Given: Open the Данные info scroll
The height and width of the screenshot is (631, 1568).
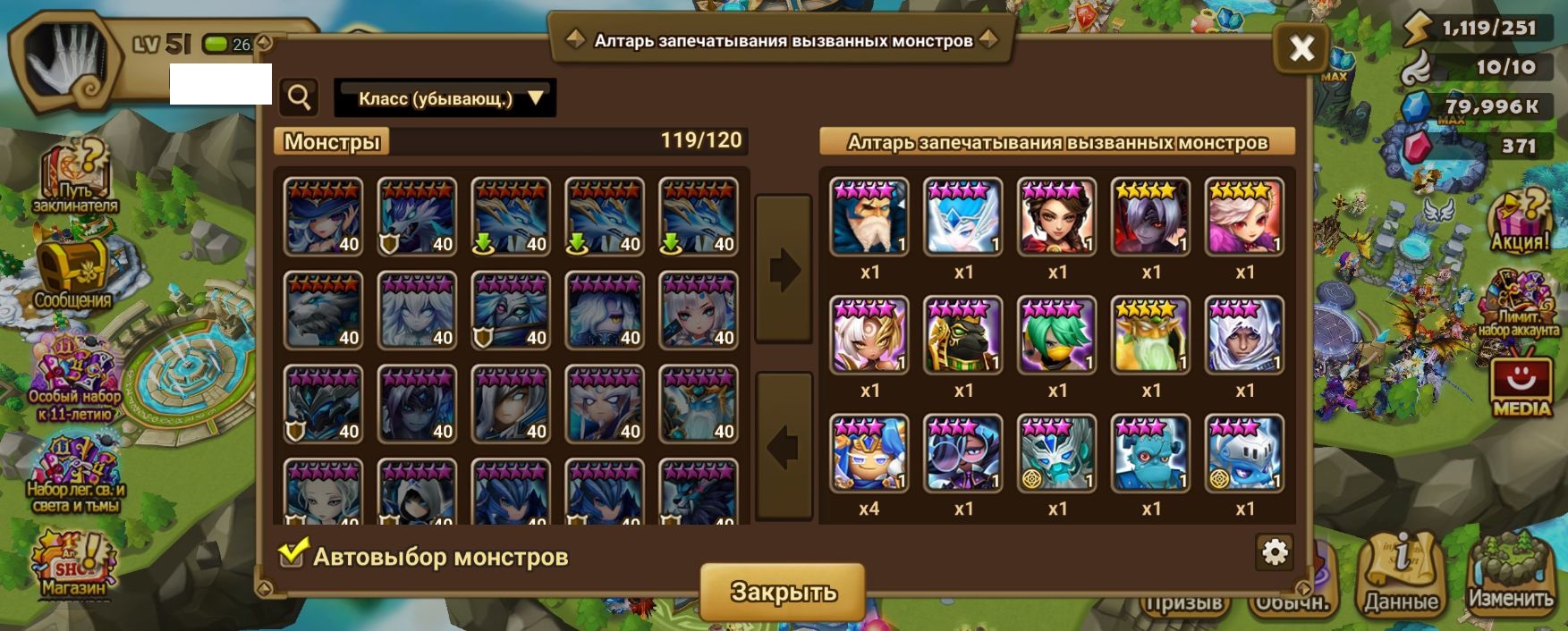Looking at the screenshot, I should 1401,574.
